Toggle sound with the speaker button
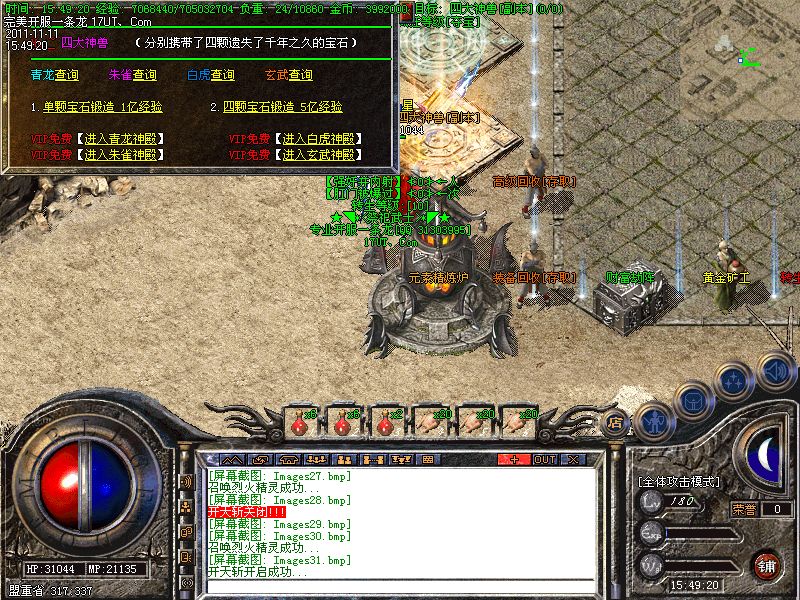This screenshot has height=600, width=800. point(776,368)
